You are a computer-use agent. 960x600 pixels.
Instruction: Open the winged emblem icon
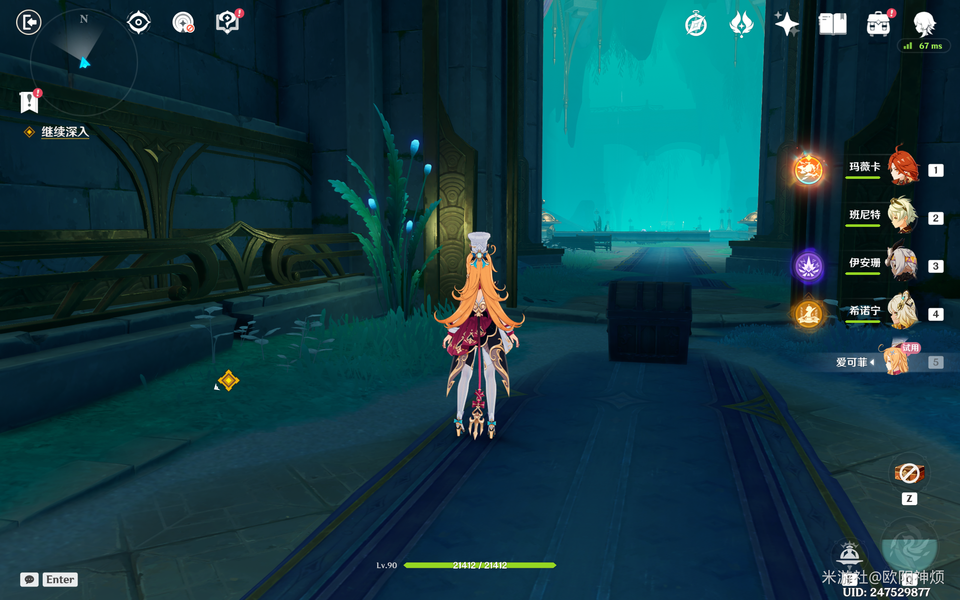tap(741, 24)
